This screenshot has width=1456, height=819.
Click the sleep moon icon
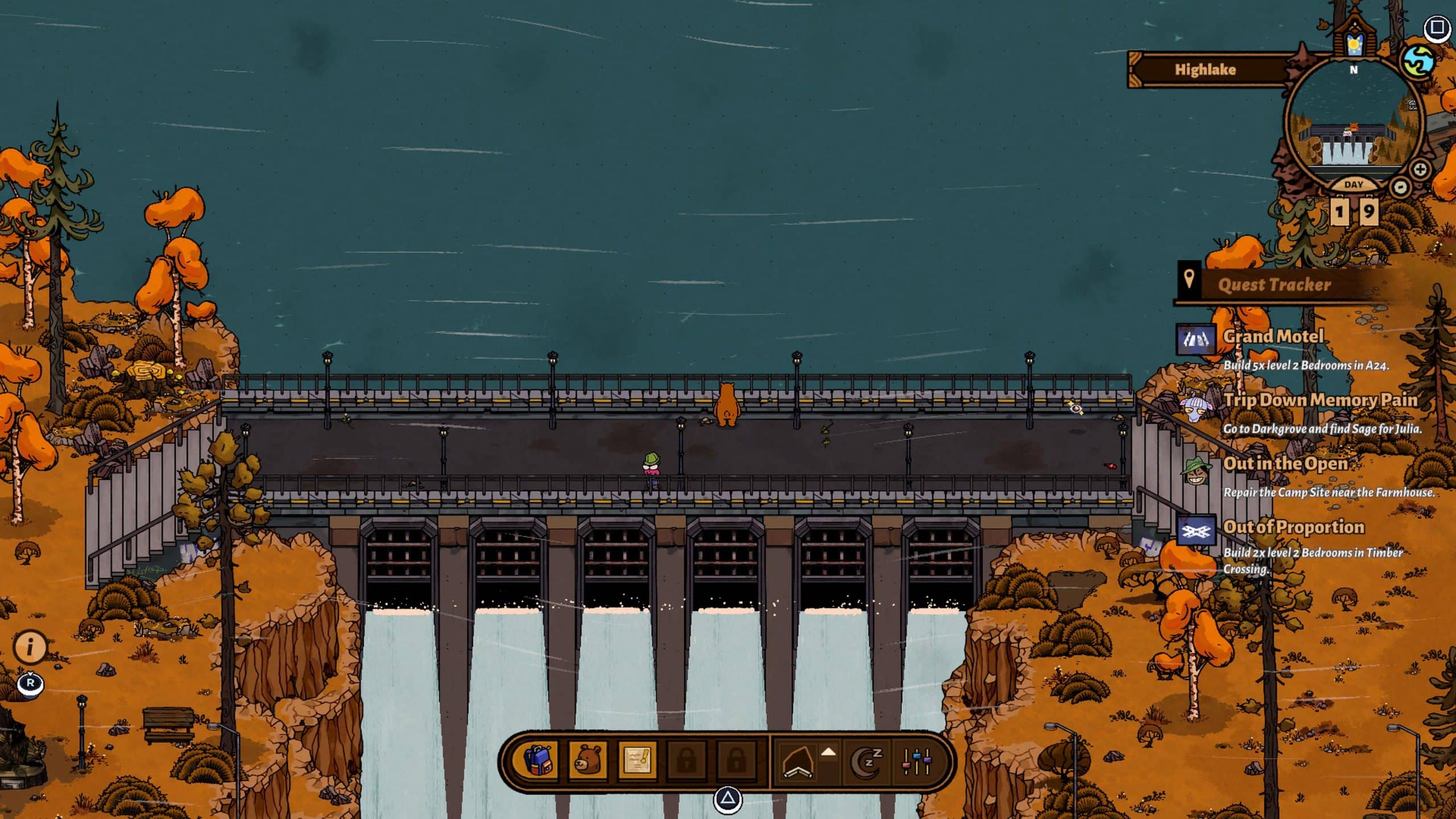(x=866, y=761)
